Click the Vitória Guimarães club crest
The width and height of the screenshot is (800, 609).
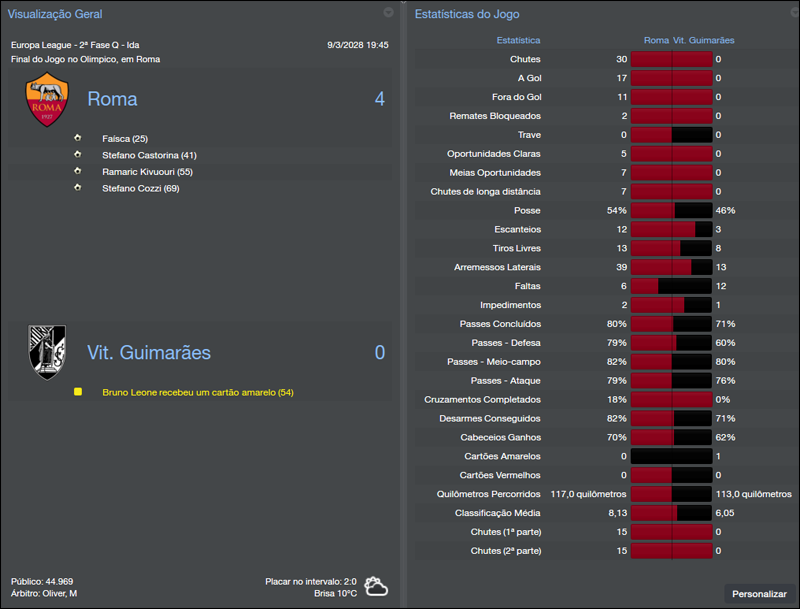click(x=47, y=352)
